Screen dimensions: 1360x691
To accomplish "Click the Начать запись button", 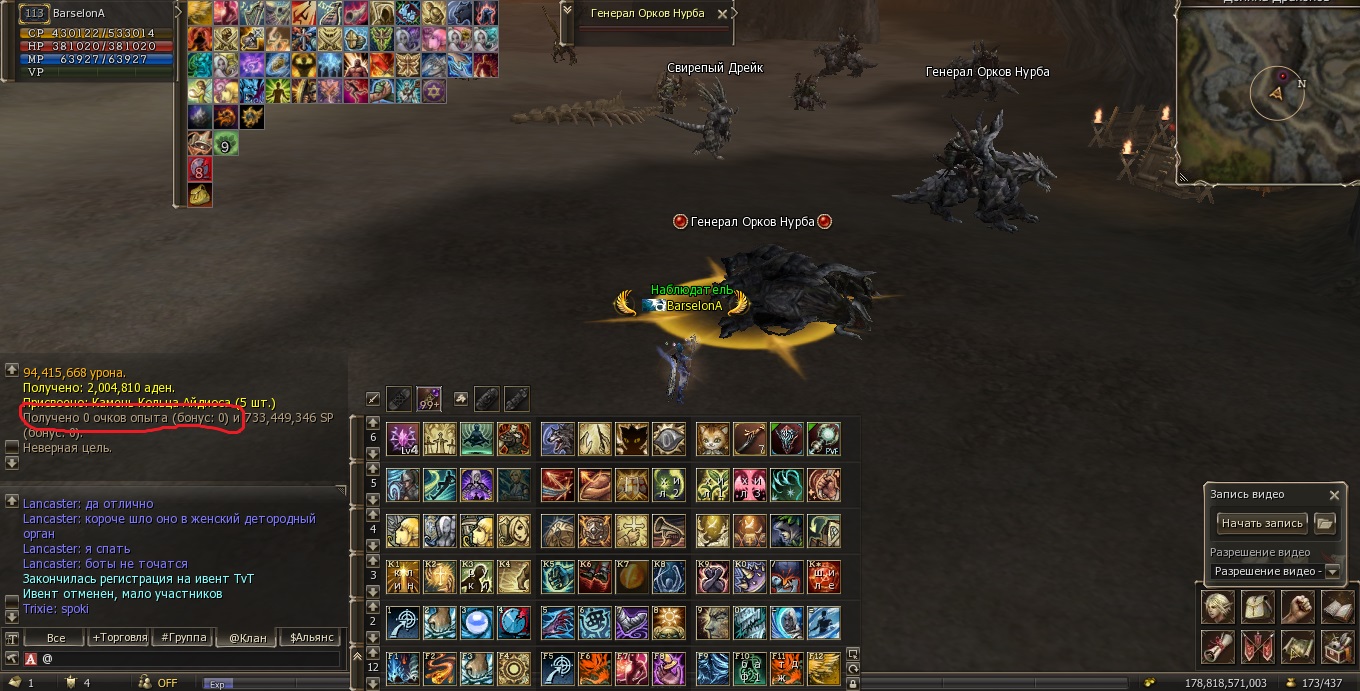I will [1262, 523].
